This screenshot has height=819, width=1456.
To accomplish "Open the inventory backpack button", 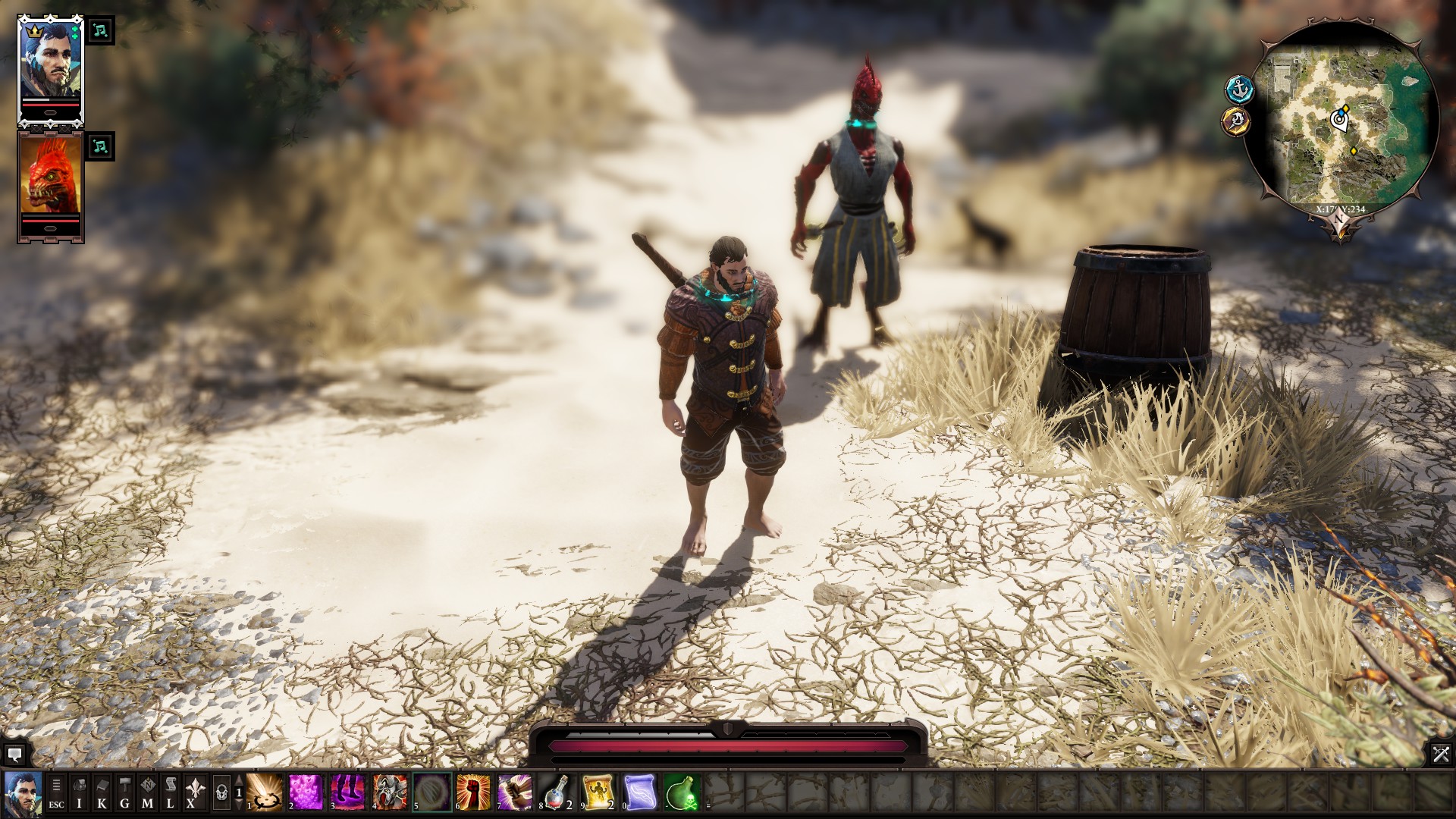I will pos(79,792).
